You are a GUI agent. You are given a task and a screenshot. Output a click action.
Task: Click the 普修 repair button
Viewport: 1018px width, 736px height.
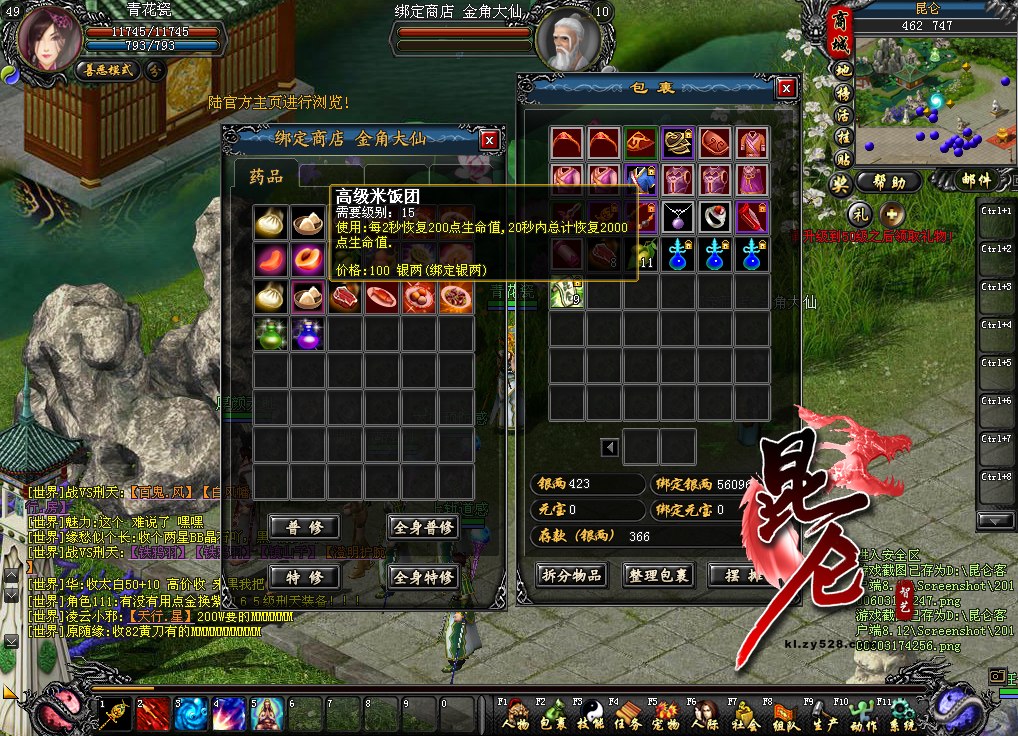[x=297, y=527]
